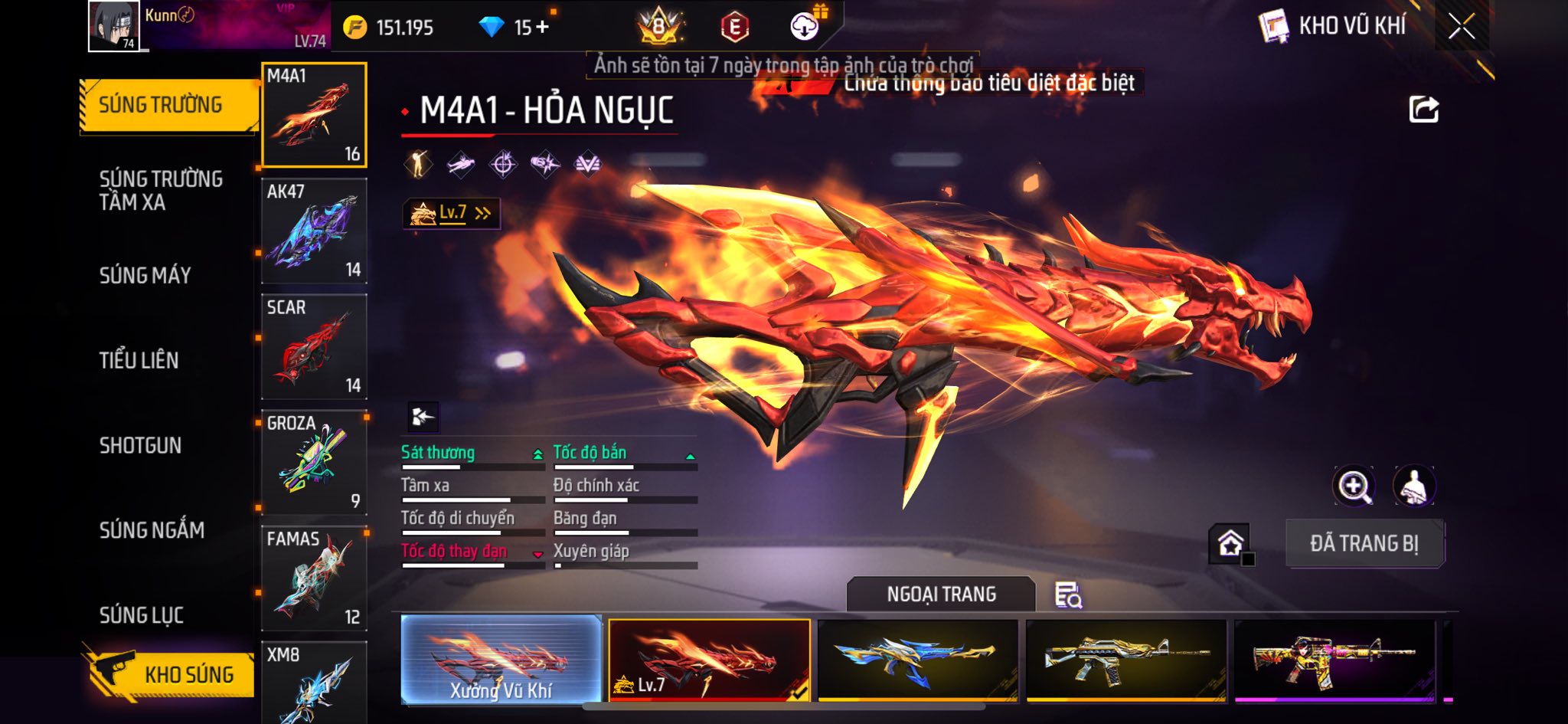Select the GROZA weapon tile

[x=314, y=463]
